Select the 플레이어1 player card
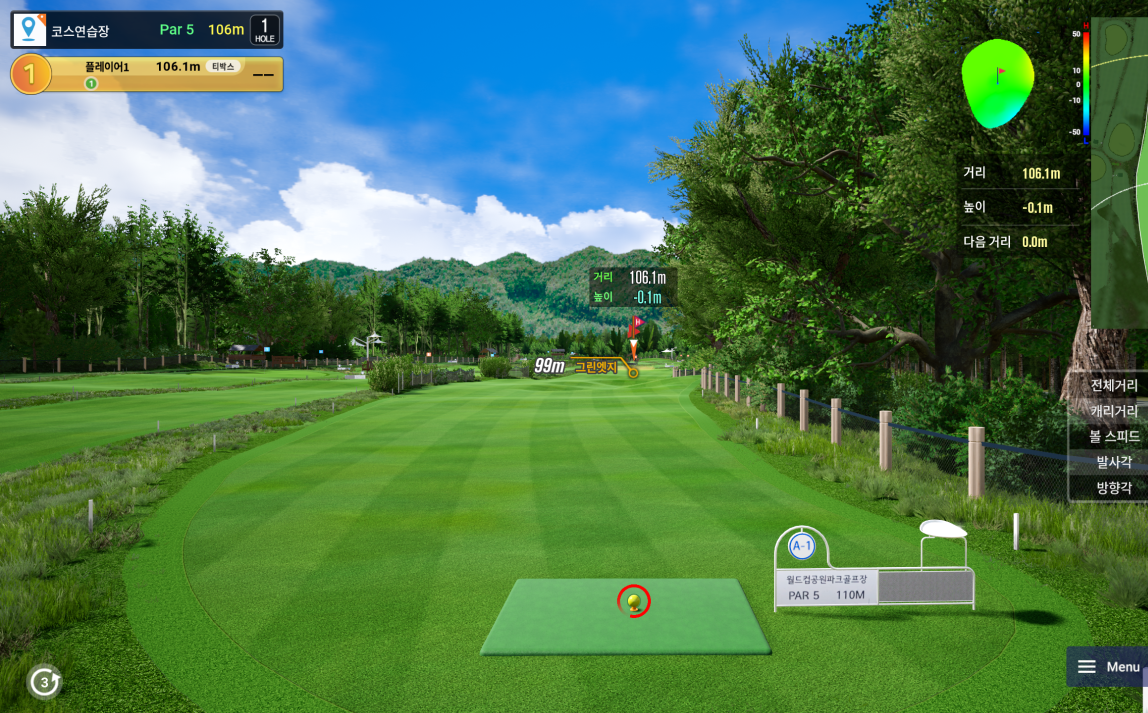The height and width of the screenshot is (713, 1148). tap(147, 74)
